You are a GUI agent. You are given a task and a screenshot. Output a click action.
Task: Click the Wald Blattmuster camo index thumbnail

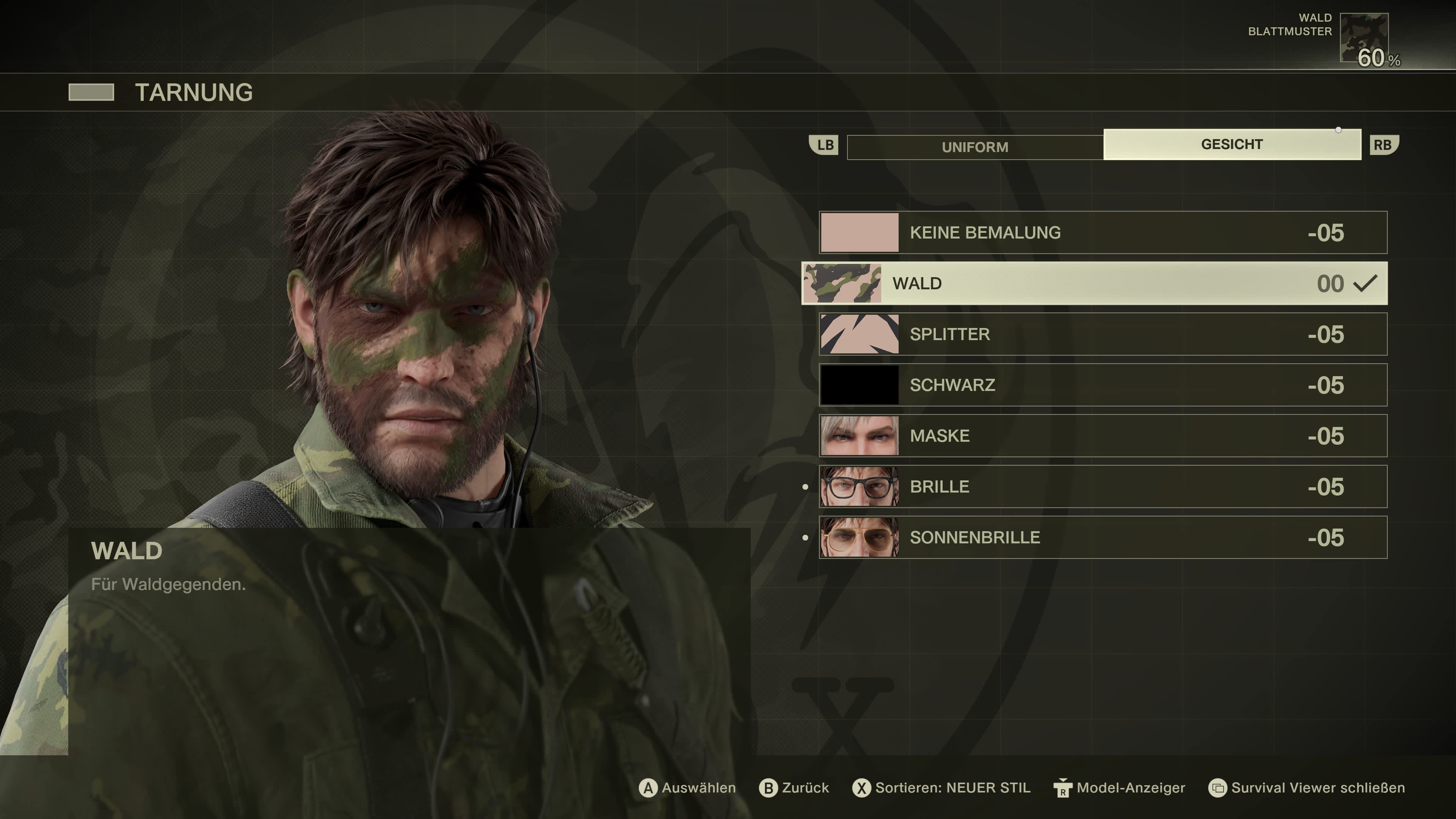point(1364,37)
